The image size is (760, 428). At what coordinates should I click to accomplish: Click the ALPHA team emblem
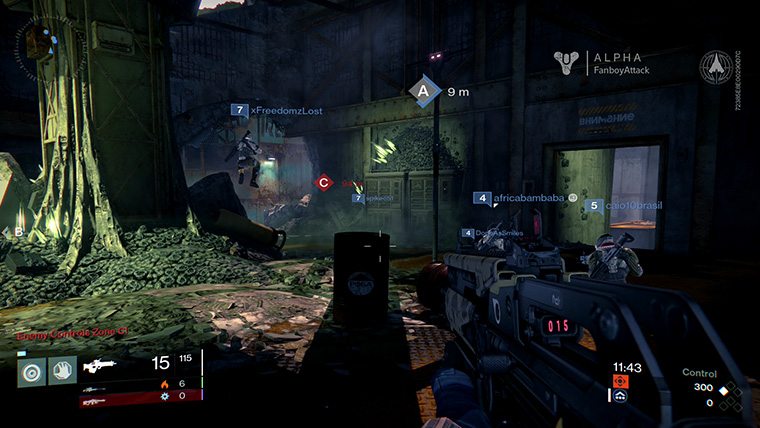pos(568,63)
